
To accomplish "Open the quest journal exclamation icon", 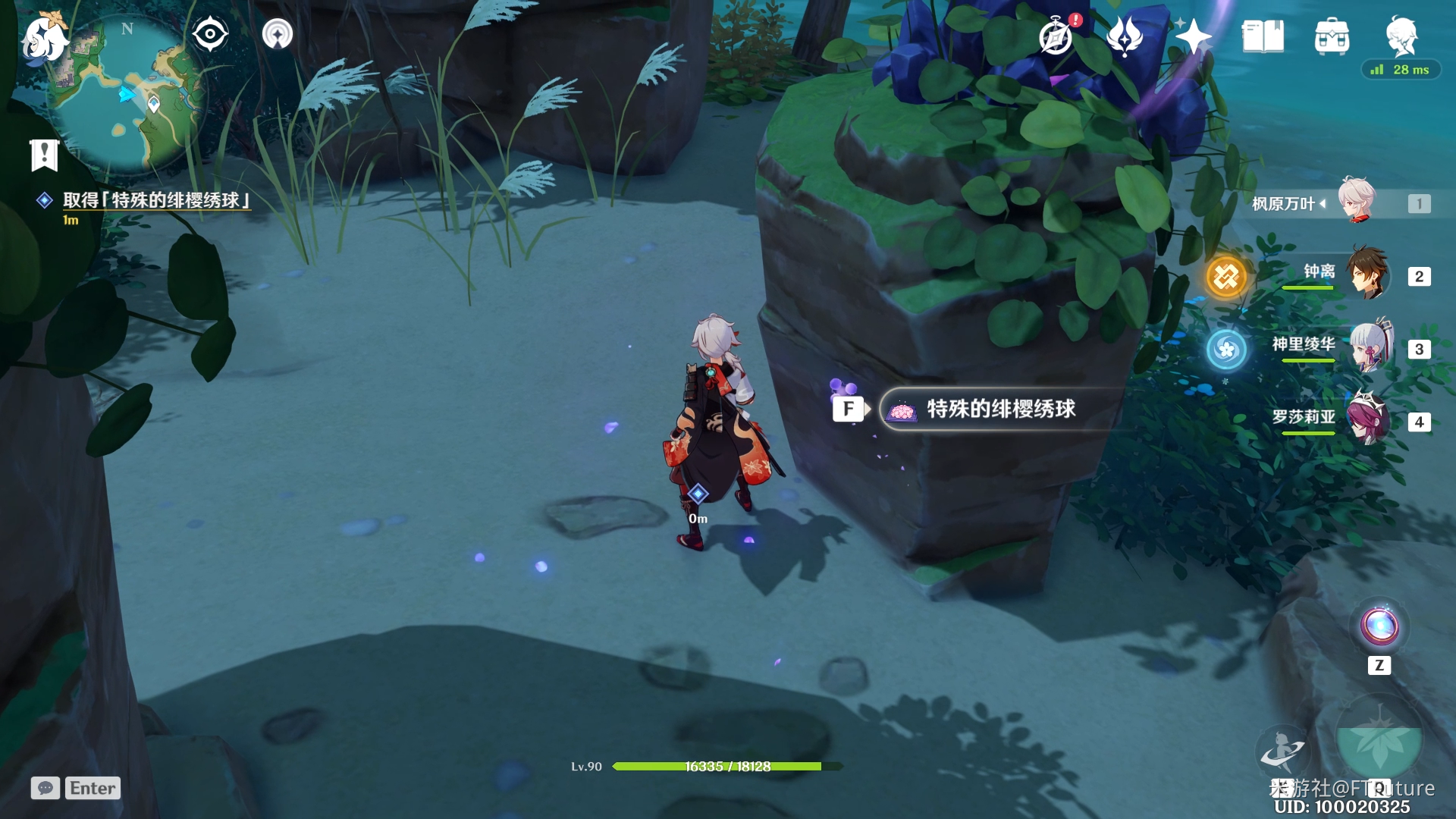I will [x=44, y=155].
